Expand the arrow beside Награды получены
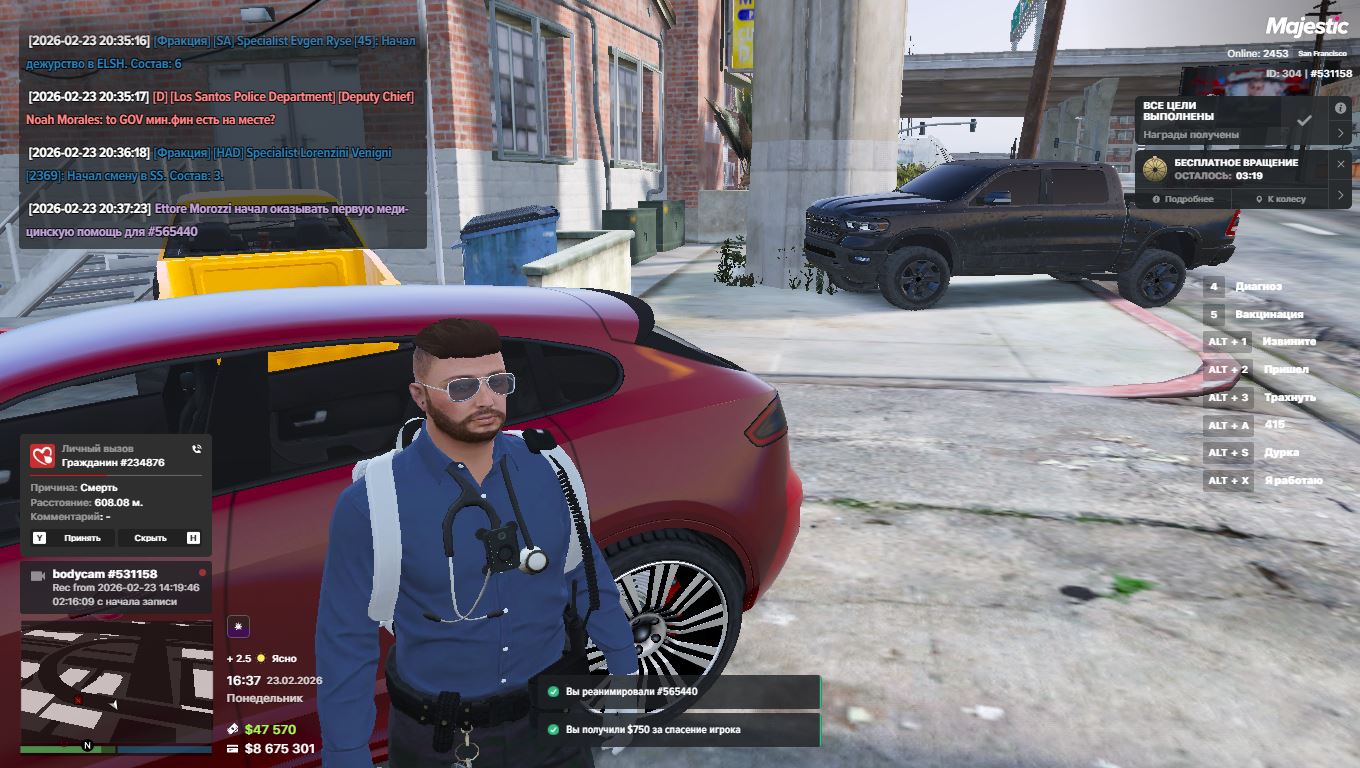1360x768 pixels. tap(1341, 133)
